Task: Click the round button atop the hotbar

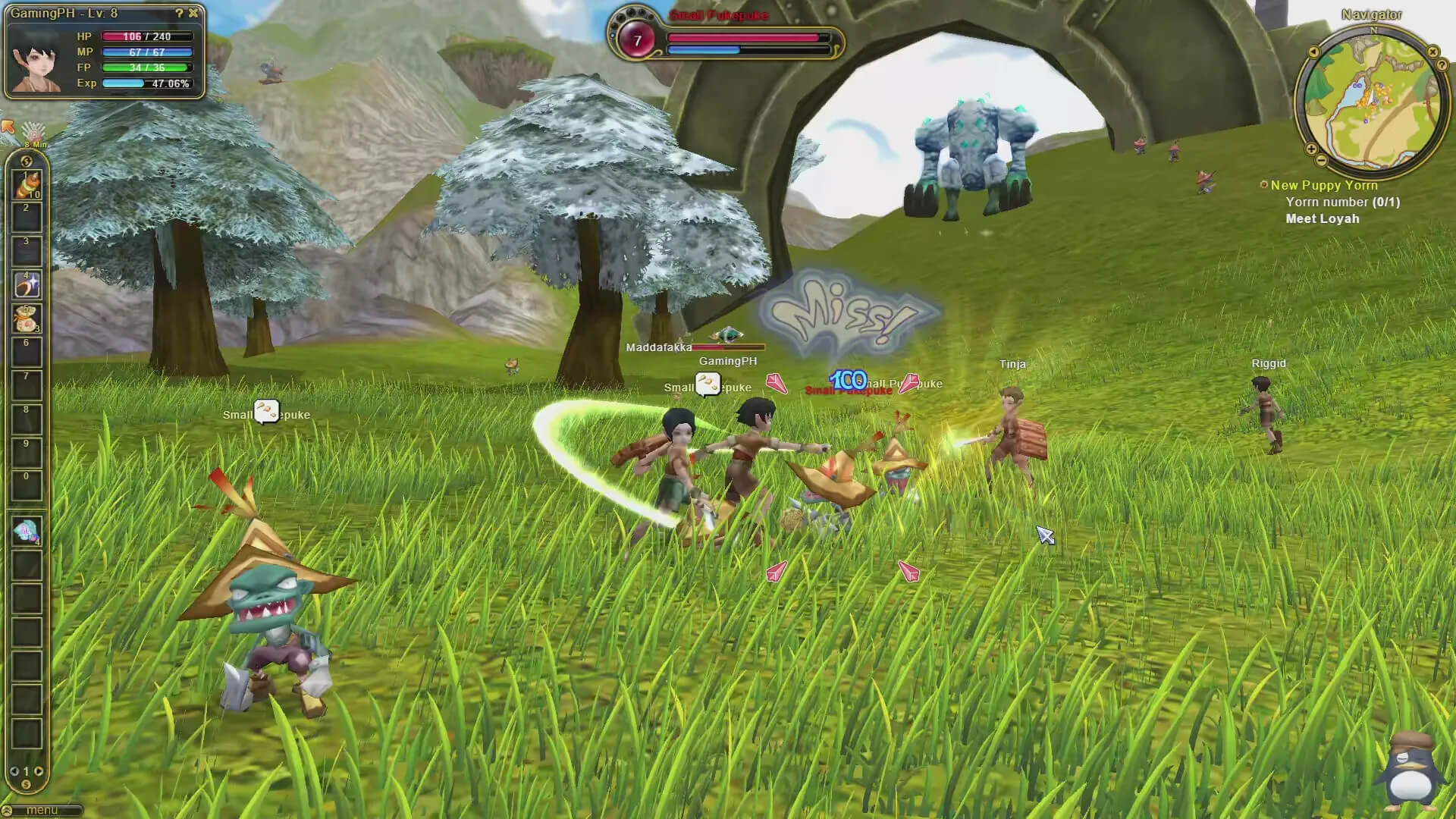Action: (x=27, y=161)
